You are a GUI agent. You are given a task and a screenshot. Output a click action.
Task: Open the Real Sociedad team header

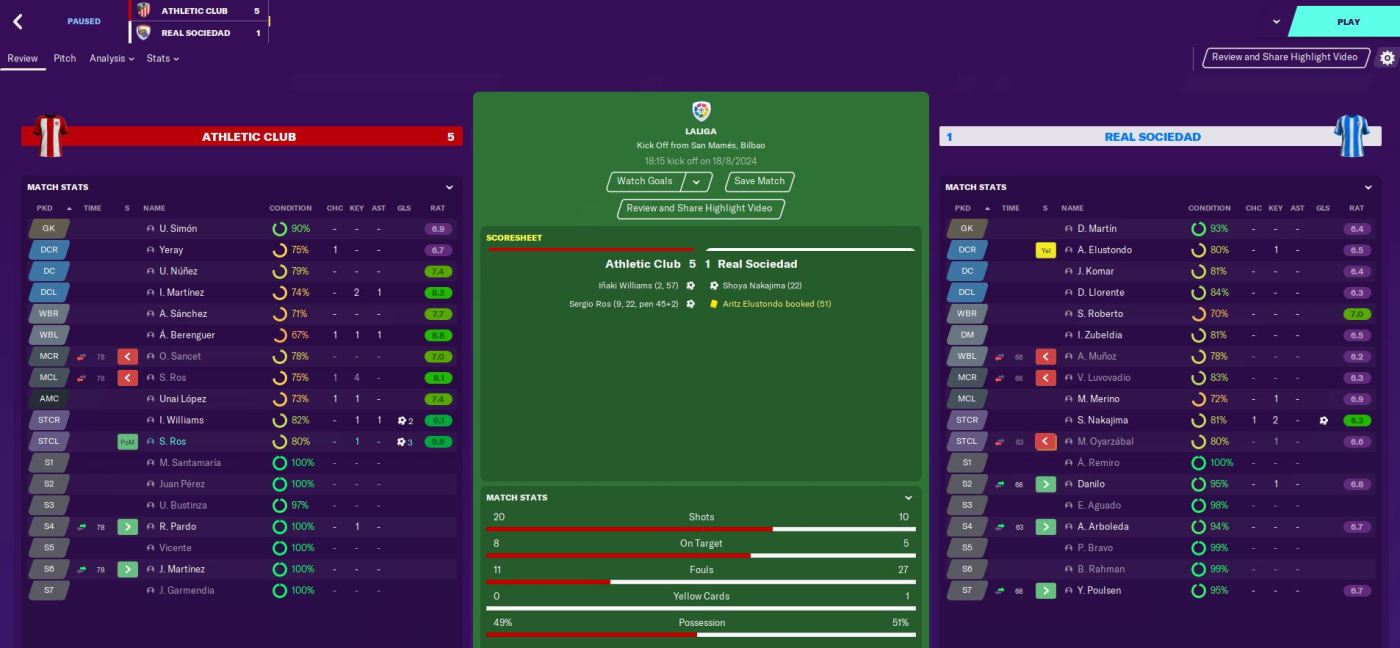[x=1152, y=137]
